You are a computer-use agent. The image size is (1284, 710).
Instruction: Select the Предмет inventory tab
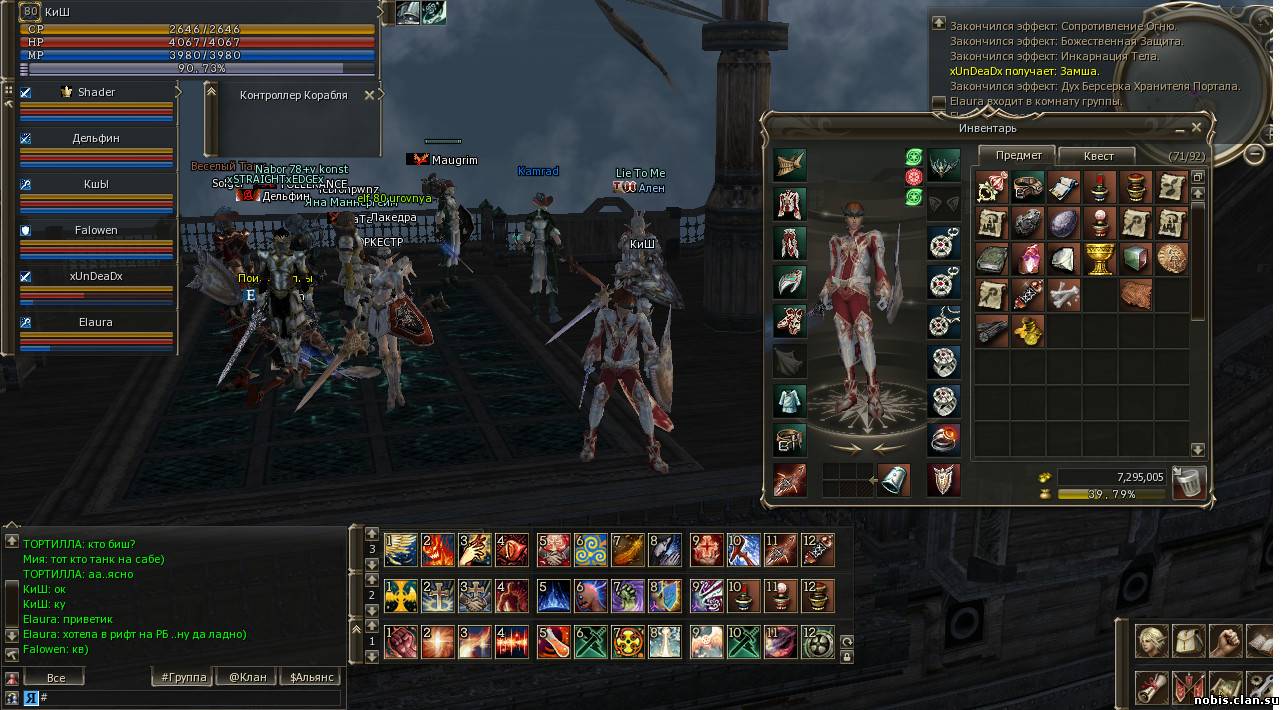point(1018,155)
